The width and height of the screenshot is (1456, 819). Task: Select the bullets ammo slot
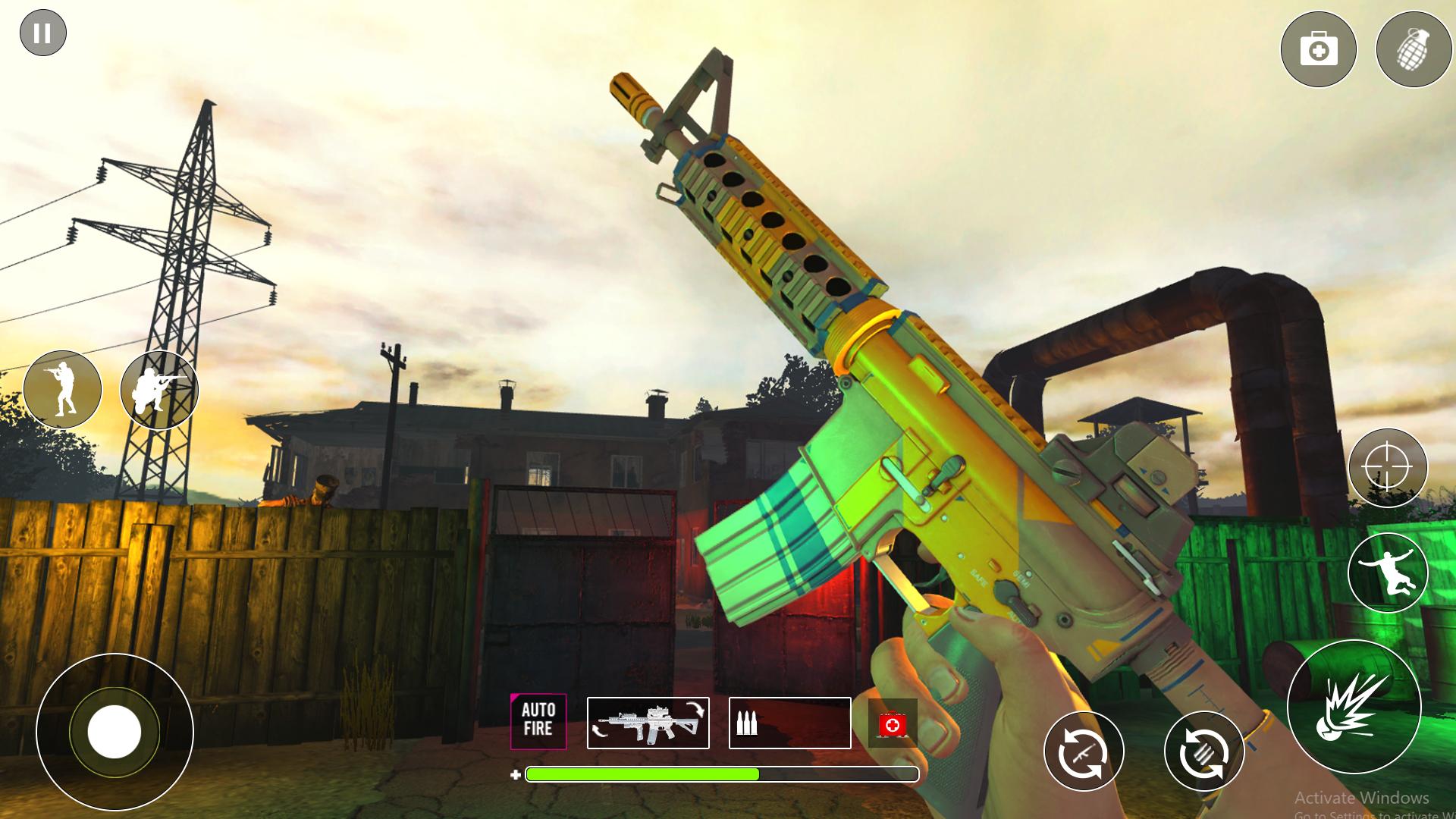pyautogui.click(x=789, y=723)
